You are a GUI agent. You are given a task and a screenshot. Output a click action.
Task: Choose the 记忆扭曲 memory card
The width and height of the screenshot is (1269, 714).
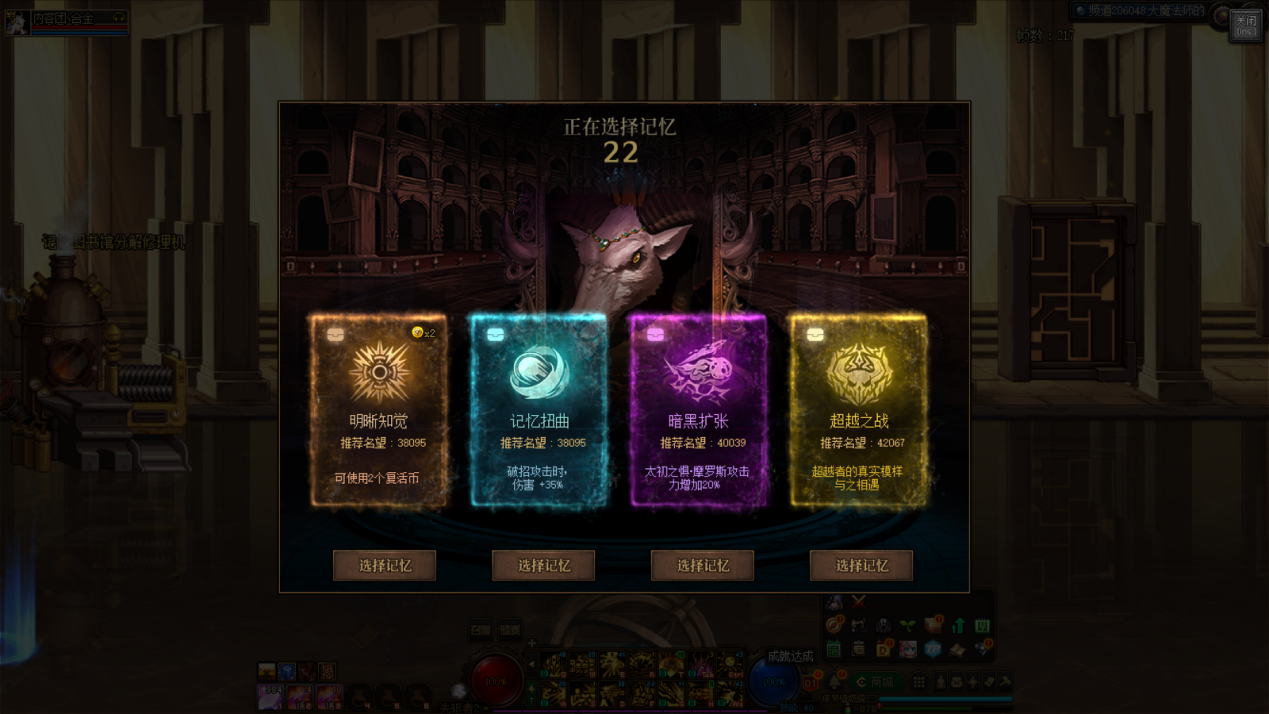pos(539,410)
